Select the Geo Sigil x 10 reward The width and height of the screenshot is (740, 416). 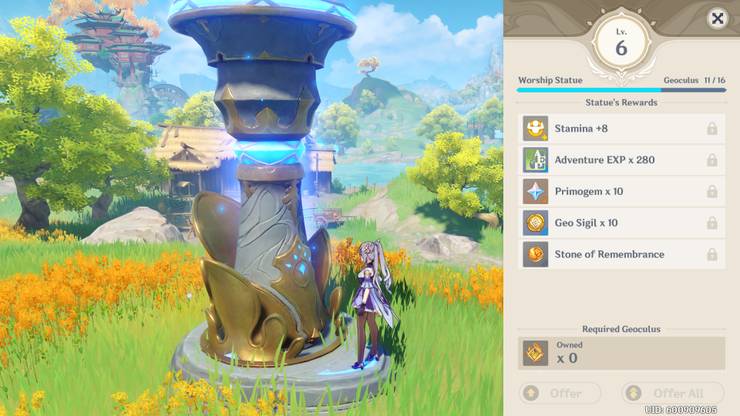622,223
